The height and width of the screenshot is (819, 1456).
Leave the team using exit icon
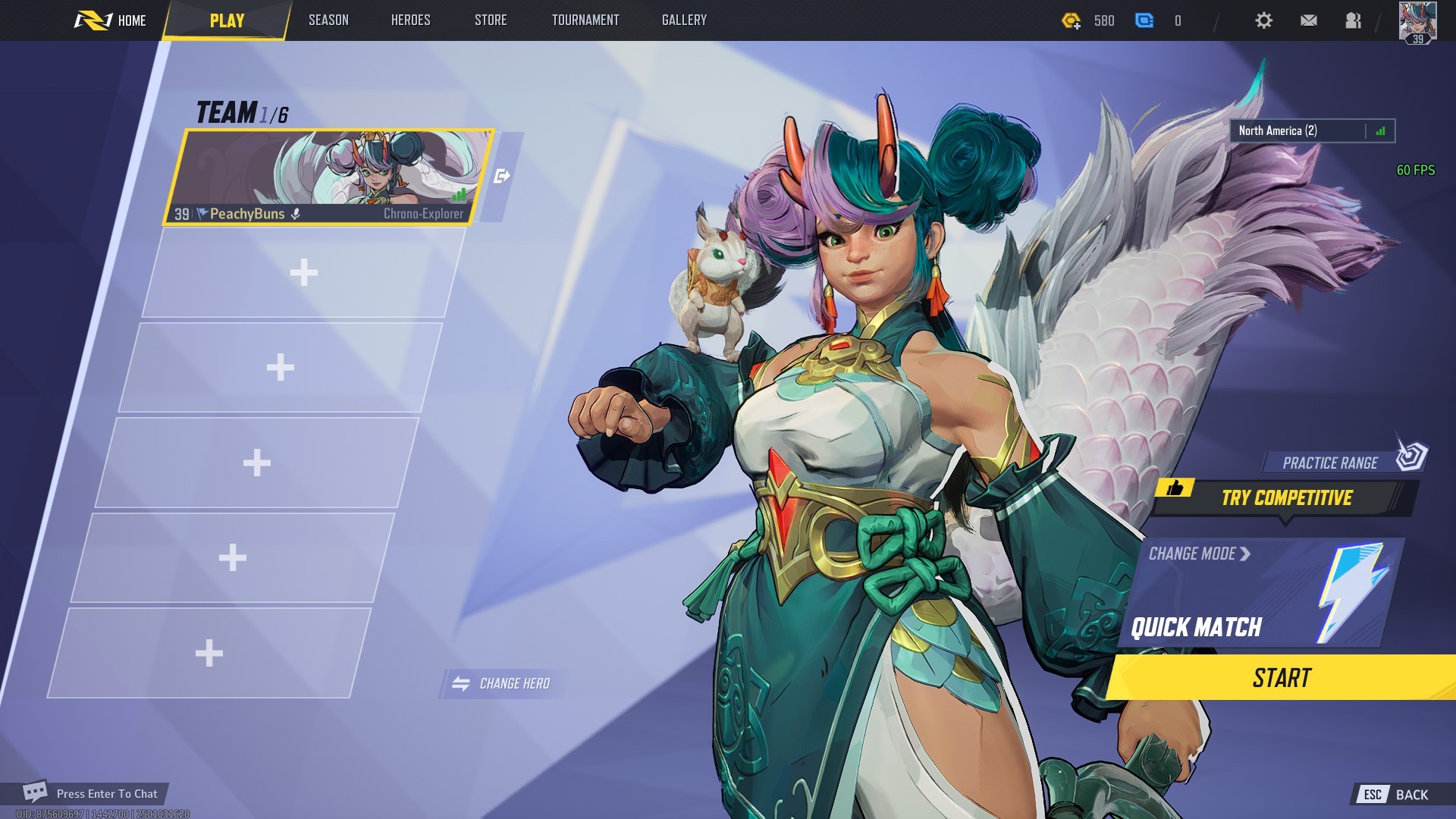click(x=501, y=177)
